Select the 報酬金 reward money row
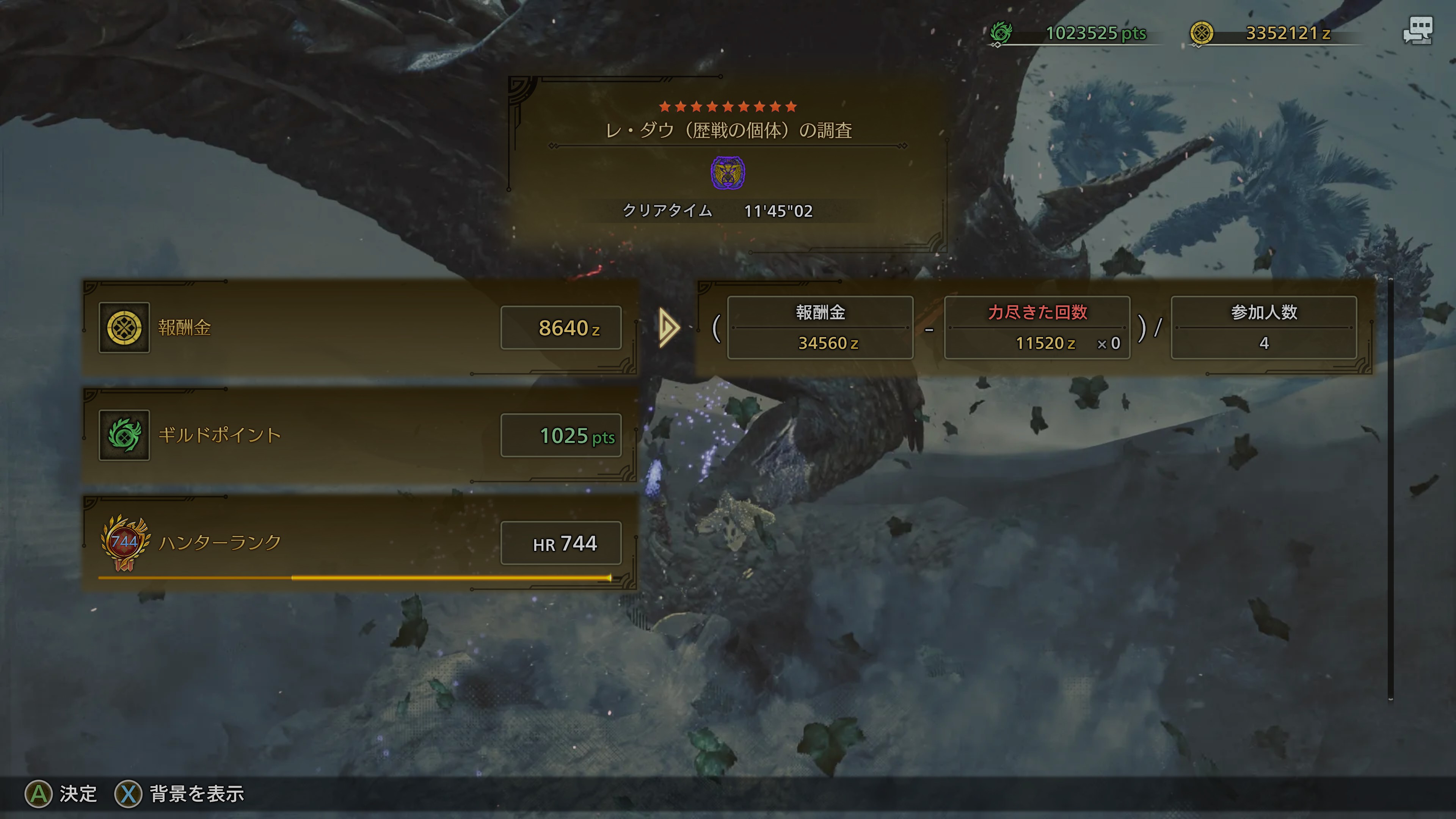The height and width of the screenshot is (819, 1456). pos(359,328)
